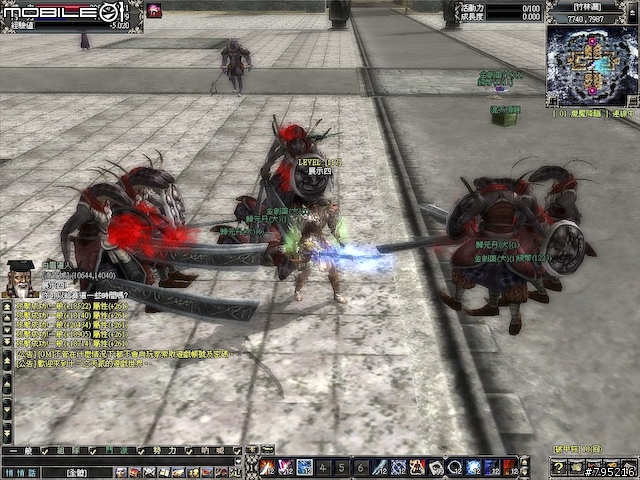This screenshot has width=640, height=480.
Task: Select the empty hotbar slot numbered 4
Action: 324,467
